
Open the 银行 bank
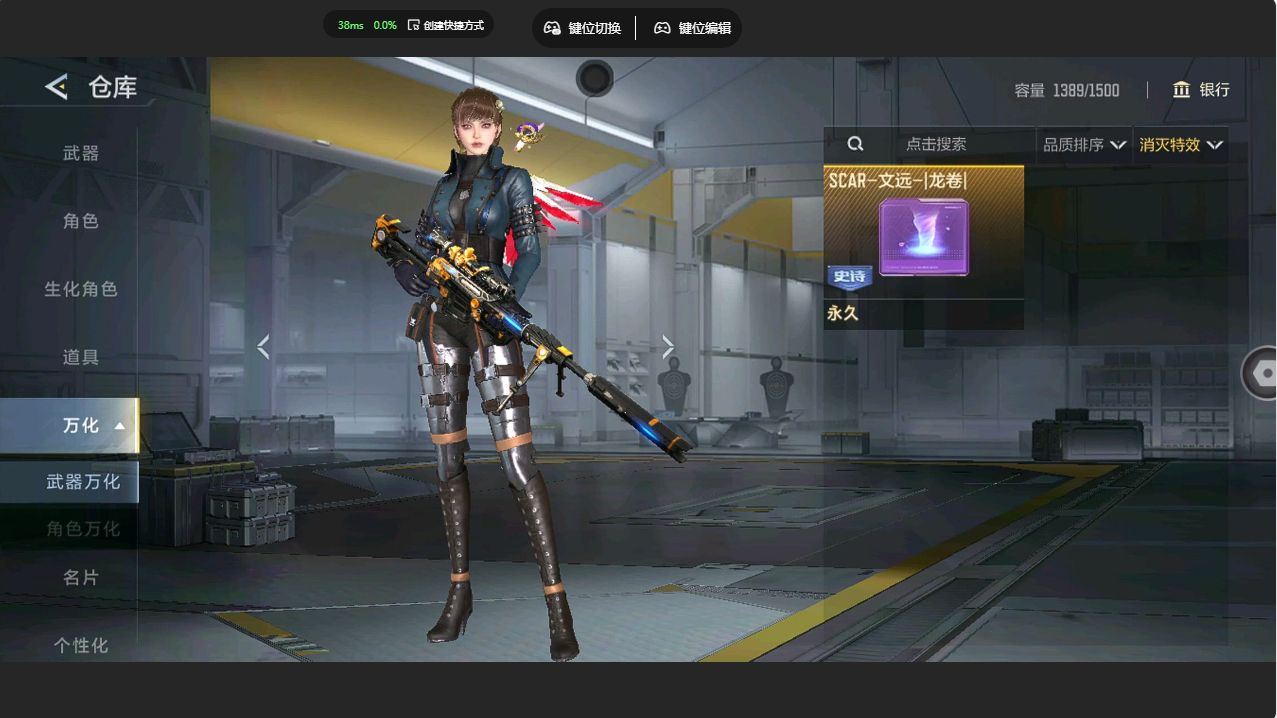point(1201,90)
